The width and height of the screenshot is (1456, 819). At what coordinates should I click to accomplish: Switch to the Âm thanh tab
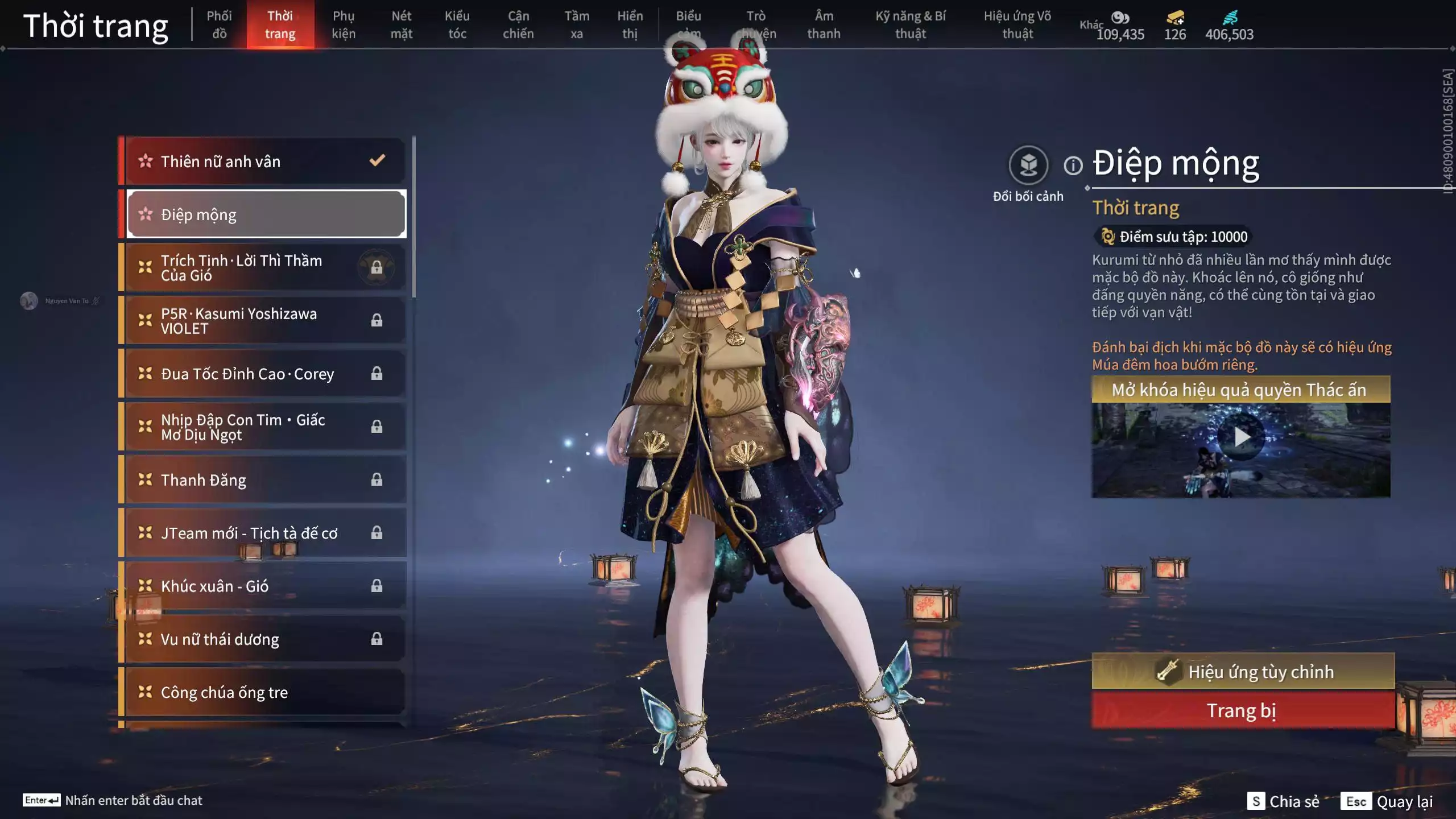824,24
